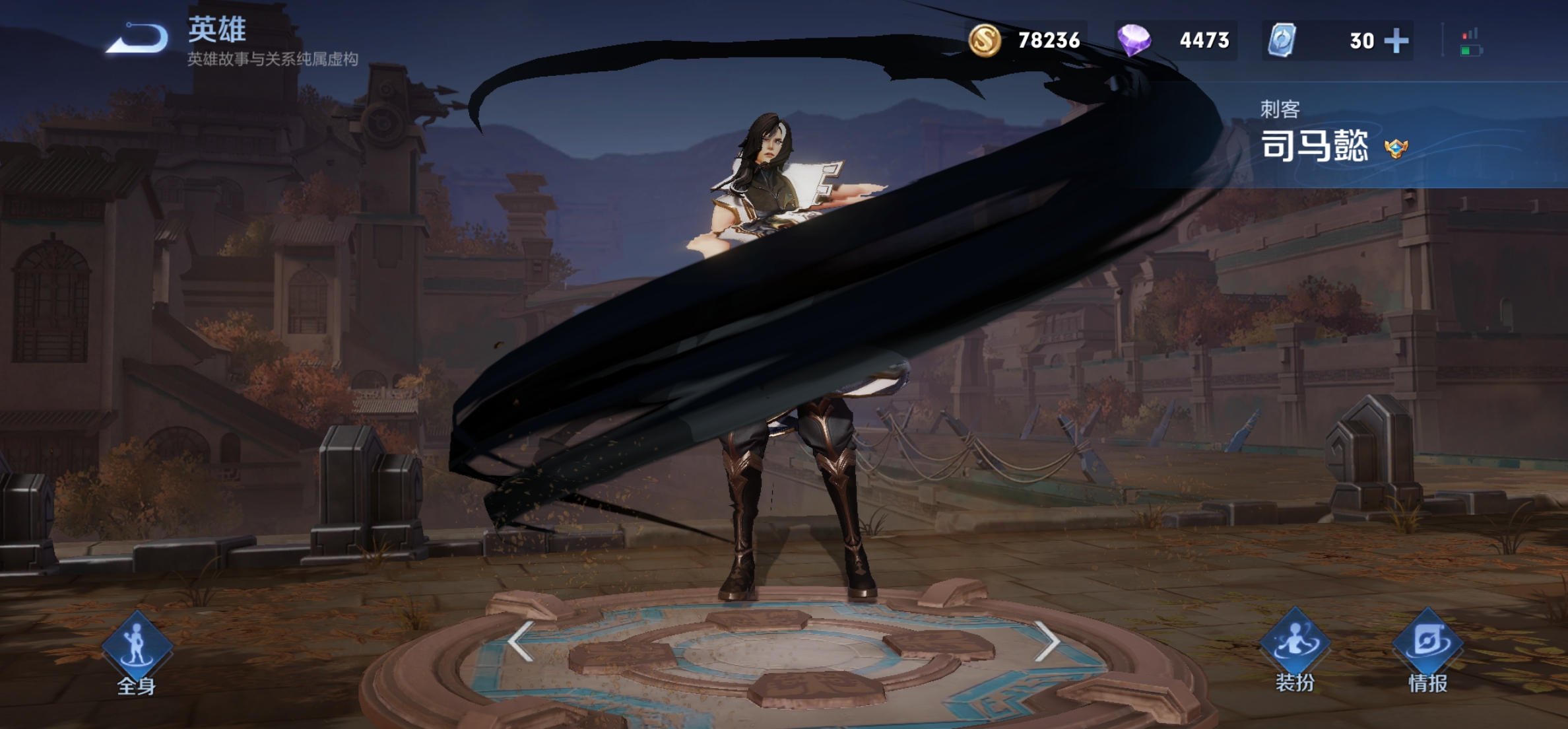
Task: Tap the badge icon beside 司马懿
Action: (x=1396, y=147)
